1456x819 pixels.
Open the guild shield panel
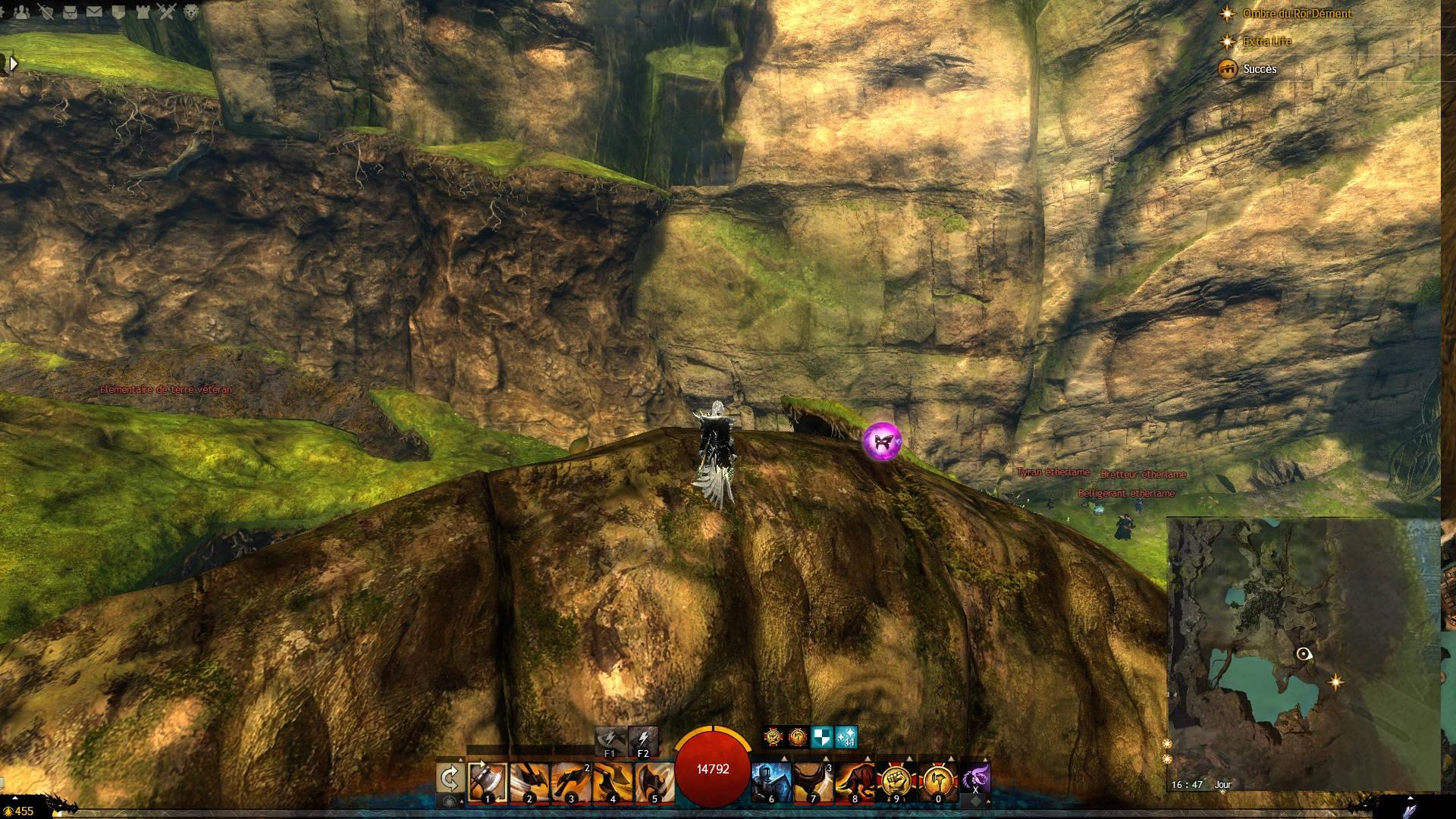click(x=119, y=12)
